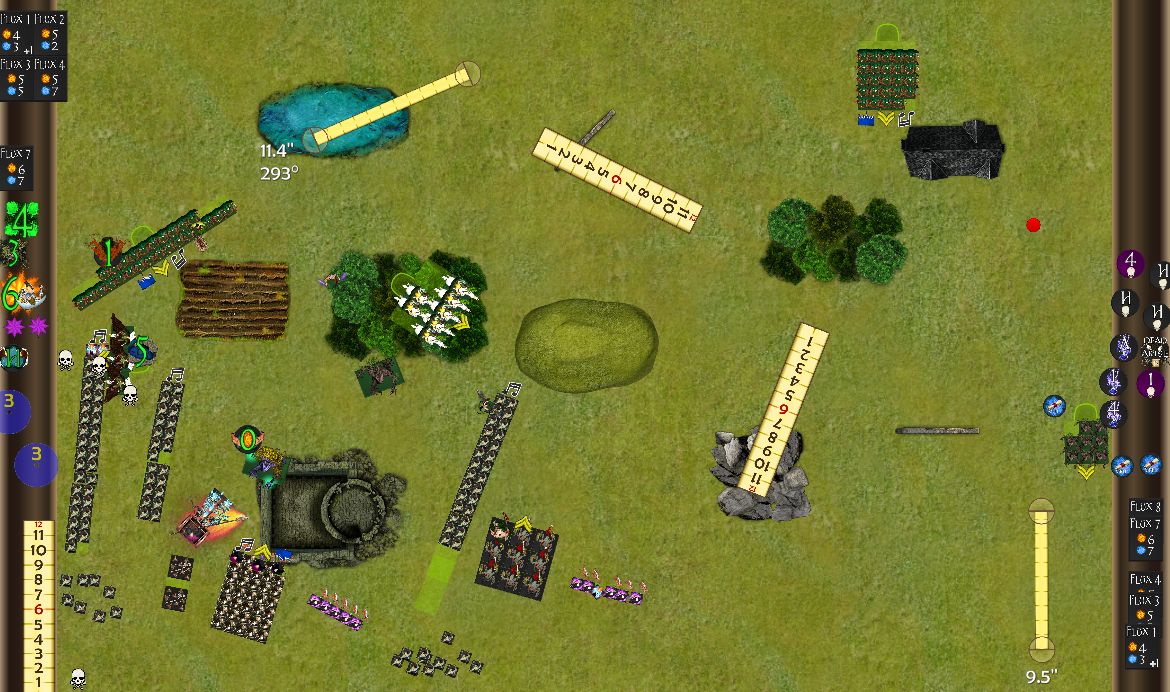
Task: Select the purple number 4 token
Action: pos(1130,264)
